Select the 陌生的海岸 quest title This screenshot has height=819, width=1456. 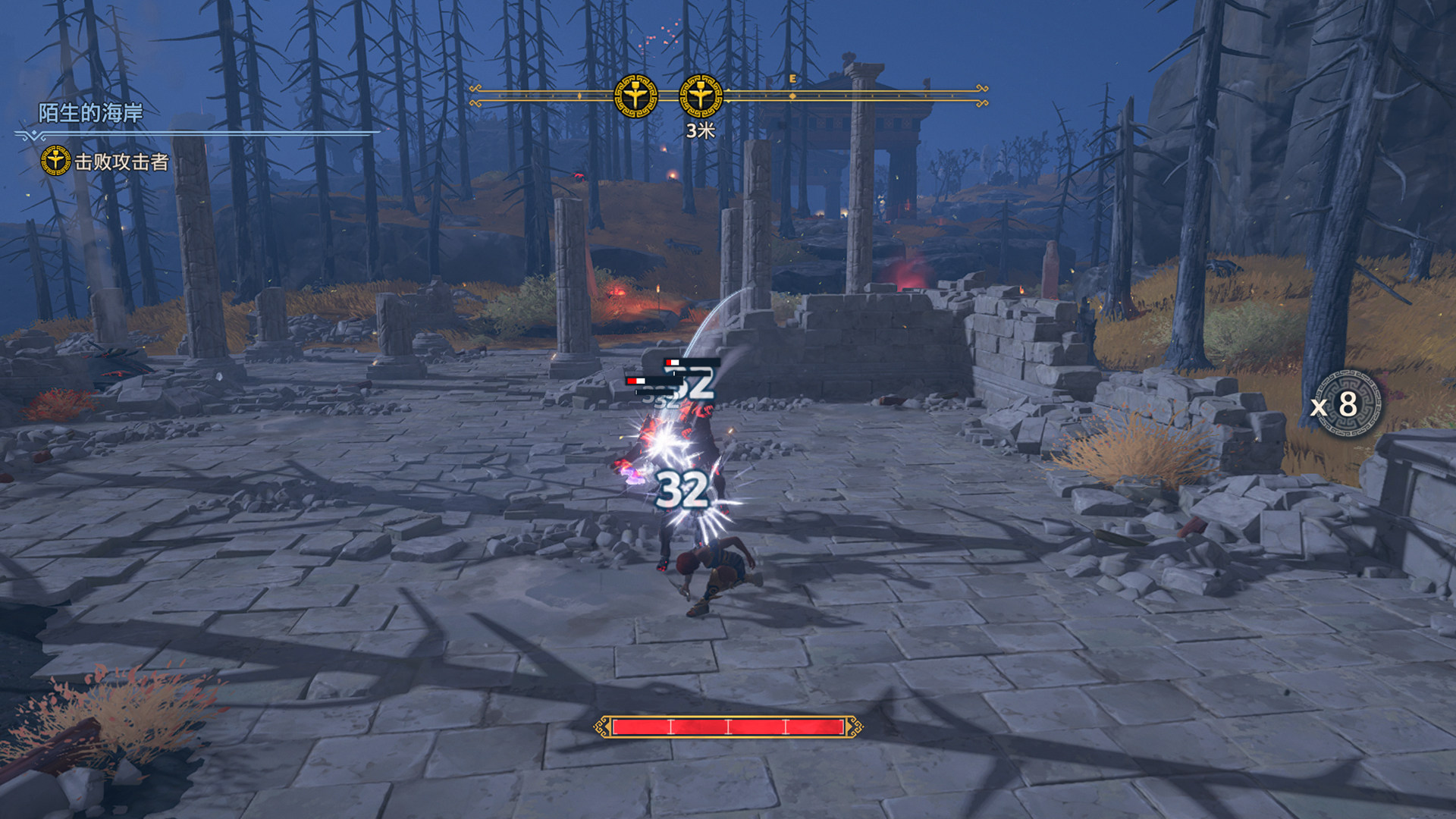(90, 113)
